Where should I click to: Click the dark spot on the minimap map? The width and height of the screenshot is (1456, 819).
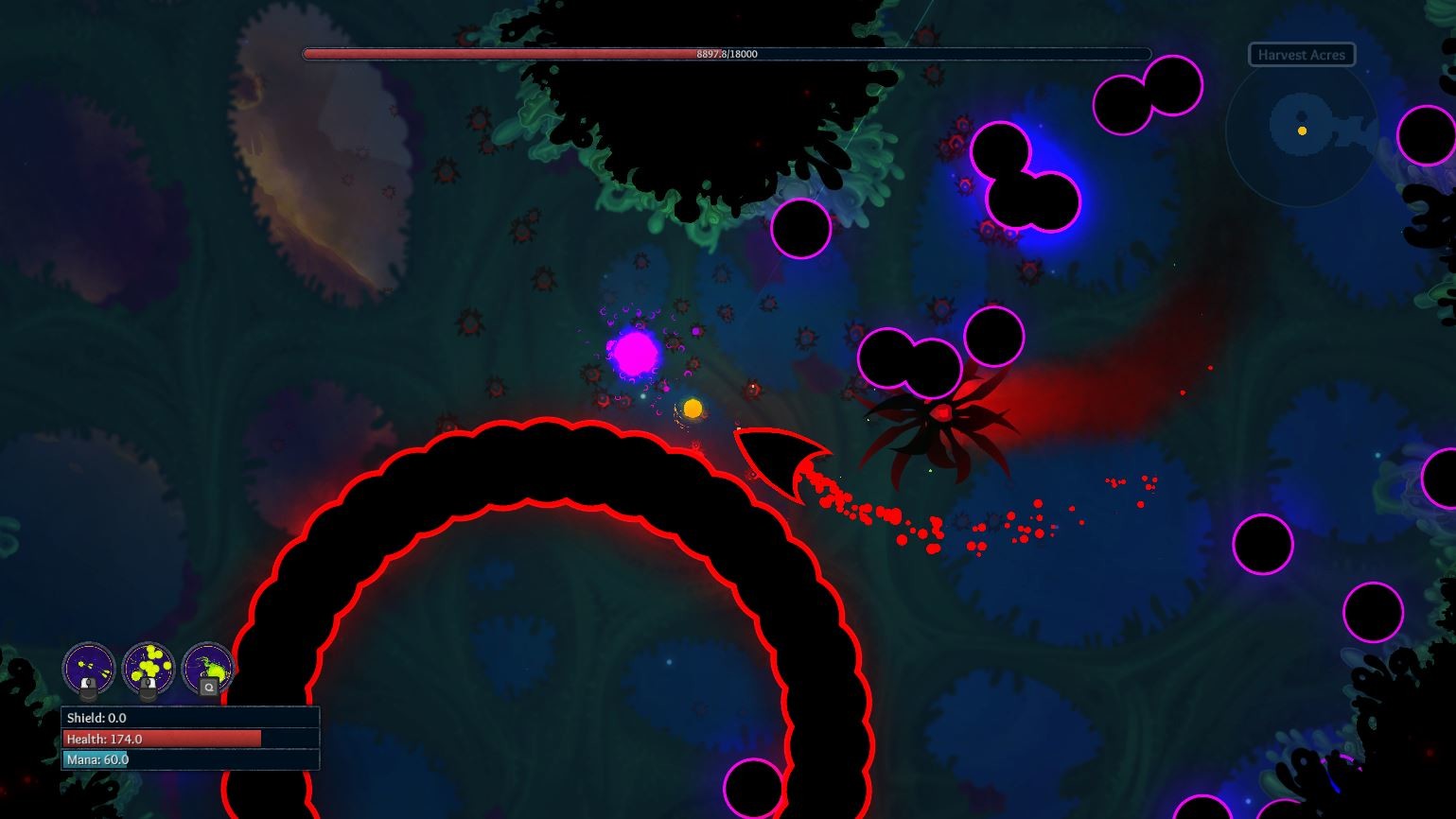click(x=1300, y=113)
